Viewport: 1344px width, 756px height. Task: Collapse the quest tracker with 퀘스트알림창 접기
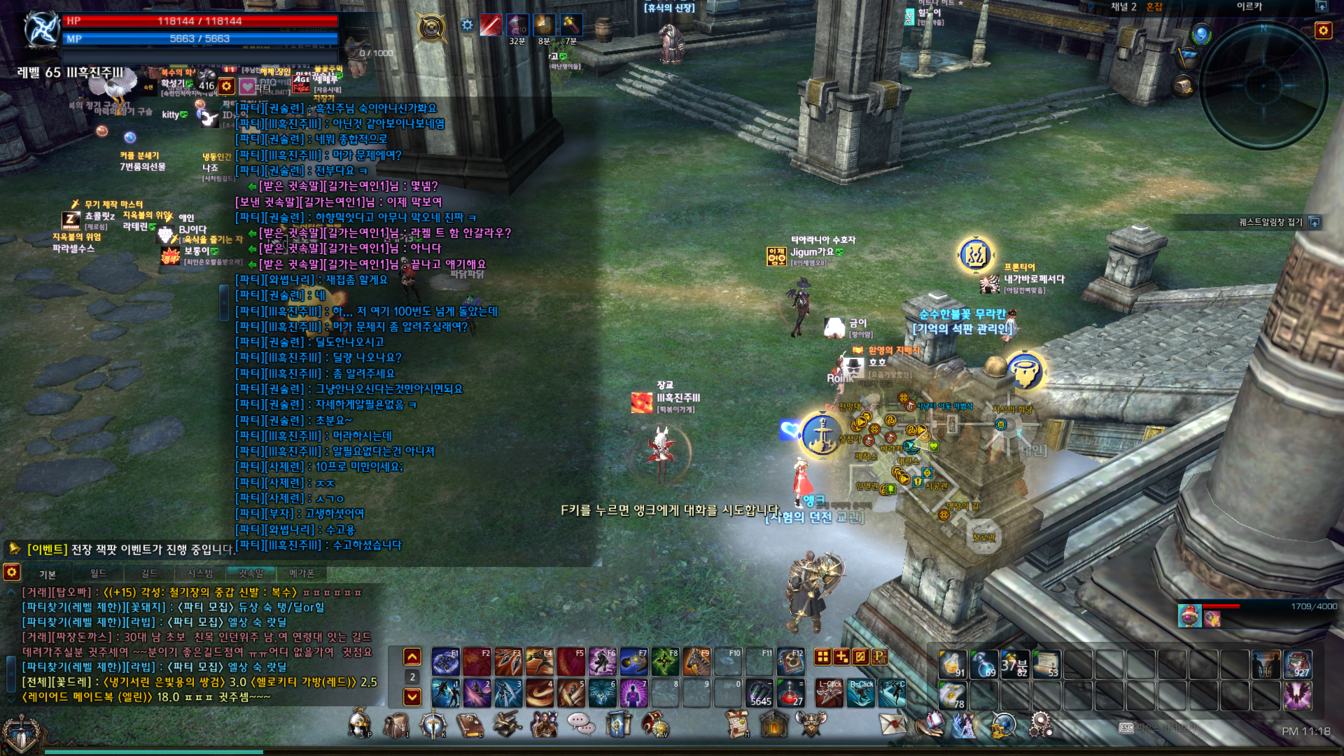[1314, 222]
